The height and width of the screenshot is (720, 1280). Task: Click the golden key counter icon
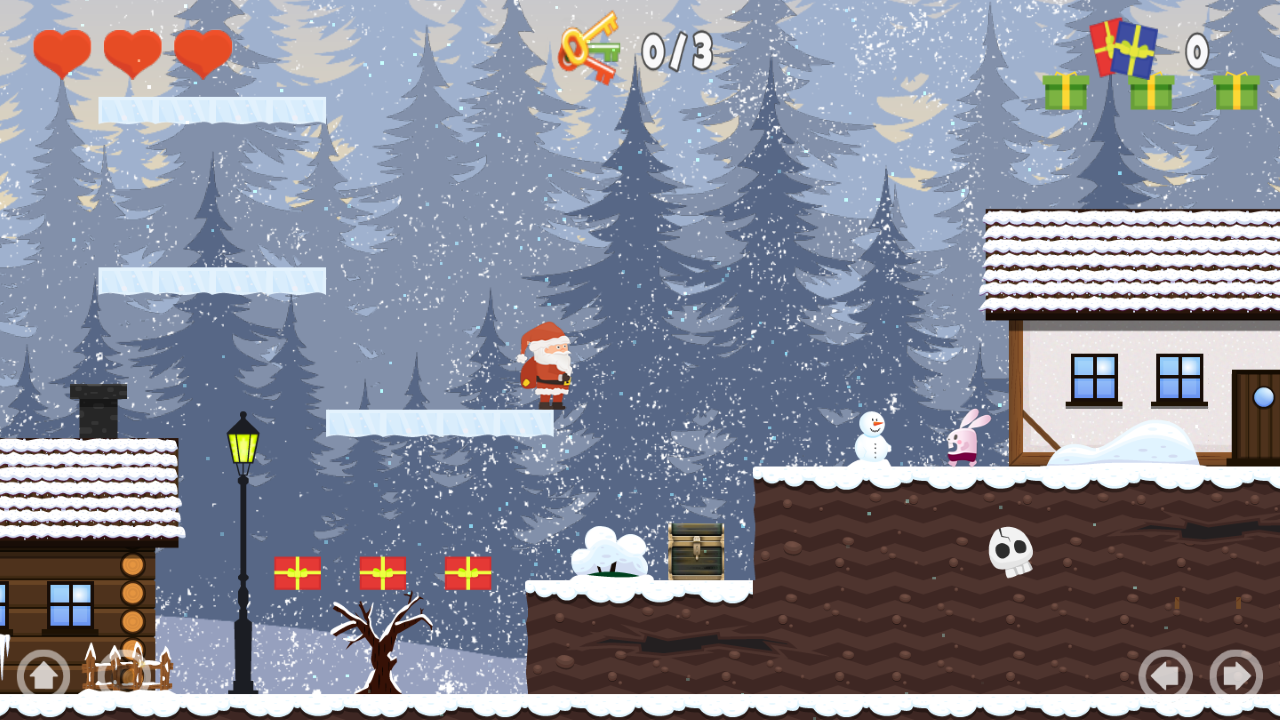coord(590,45)
